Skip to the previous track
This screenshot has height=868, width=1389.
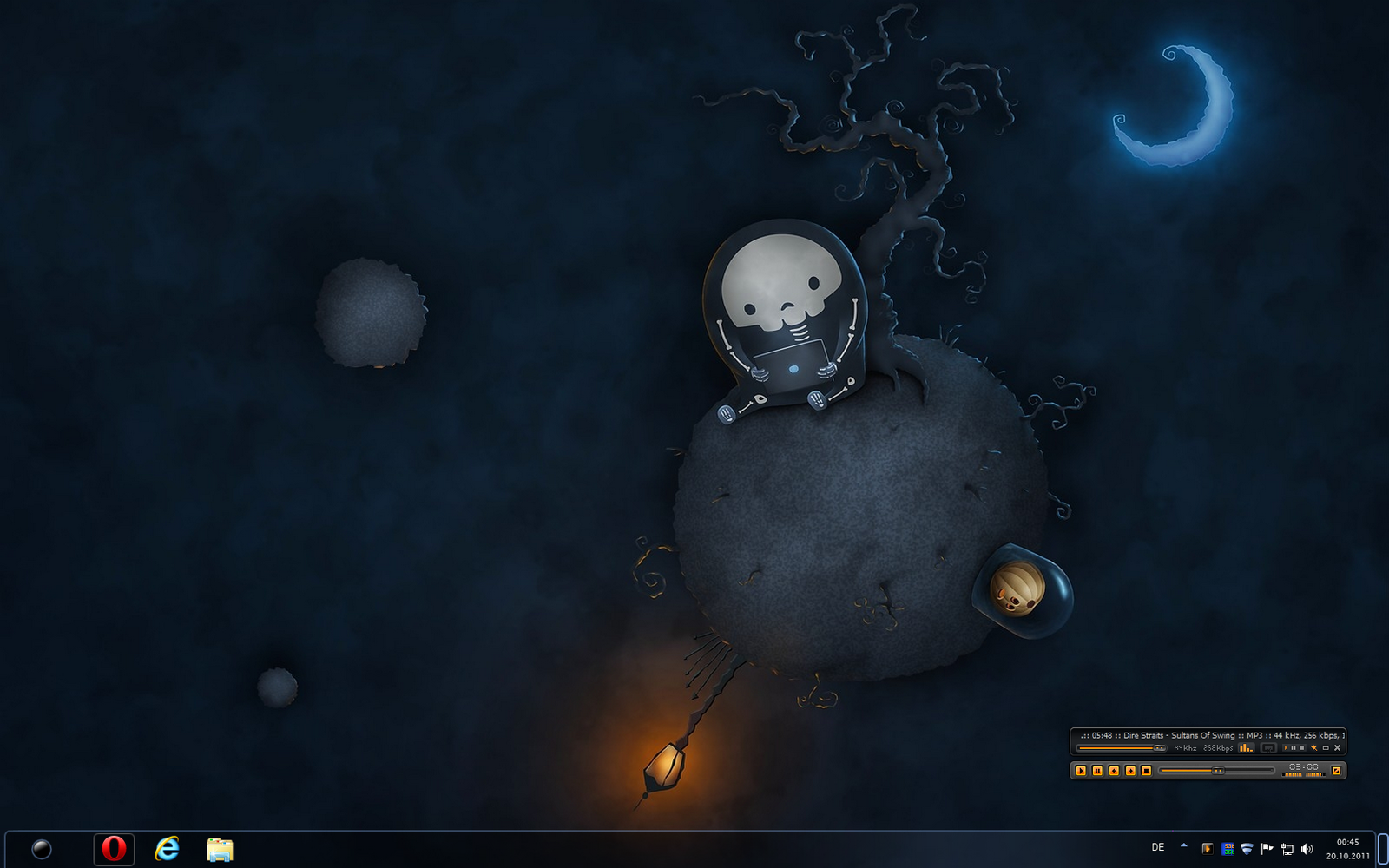click(1114, 771)
